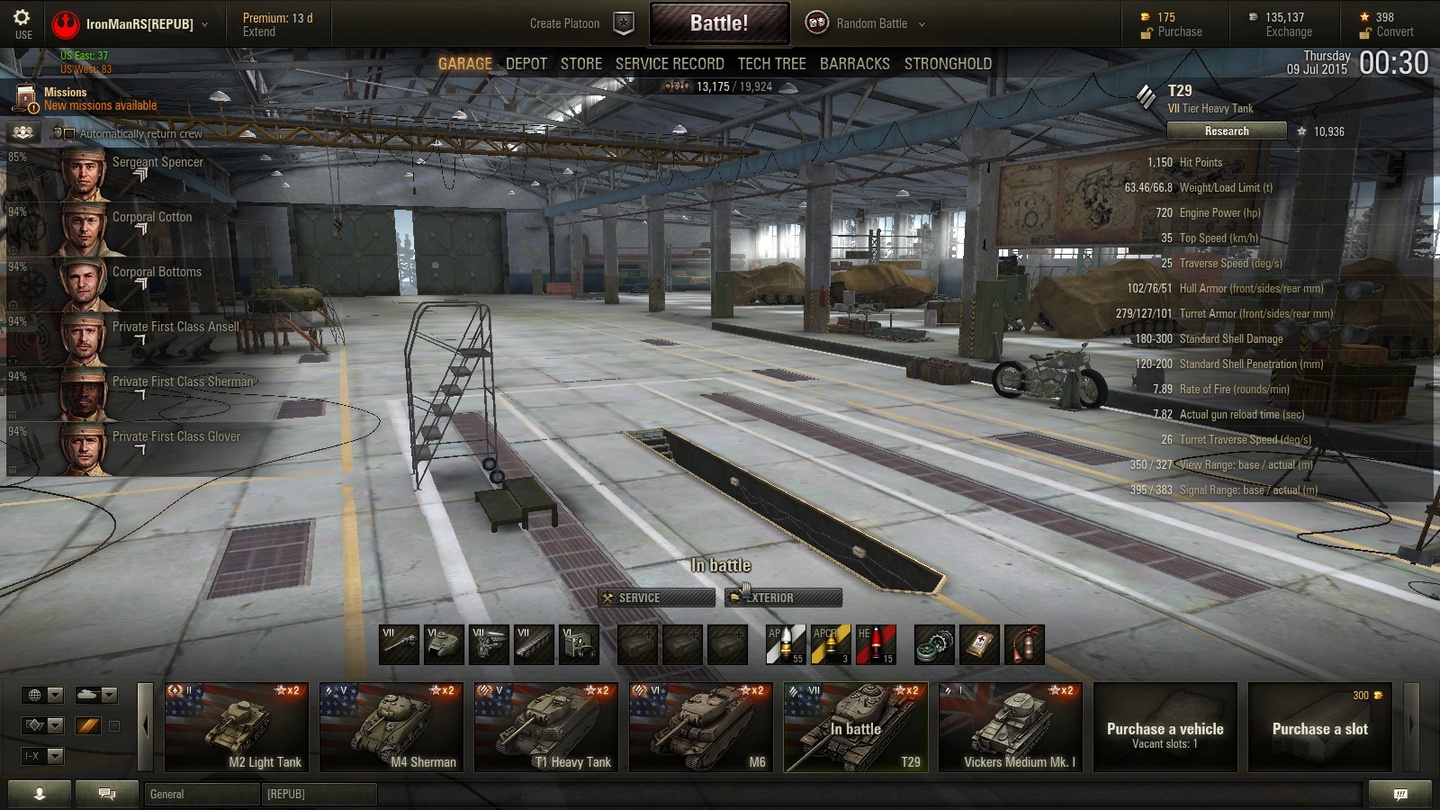Click Purchase a vehicle slot
The image size is (1440, 810).
(x=1320, y=728)
